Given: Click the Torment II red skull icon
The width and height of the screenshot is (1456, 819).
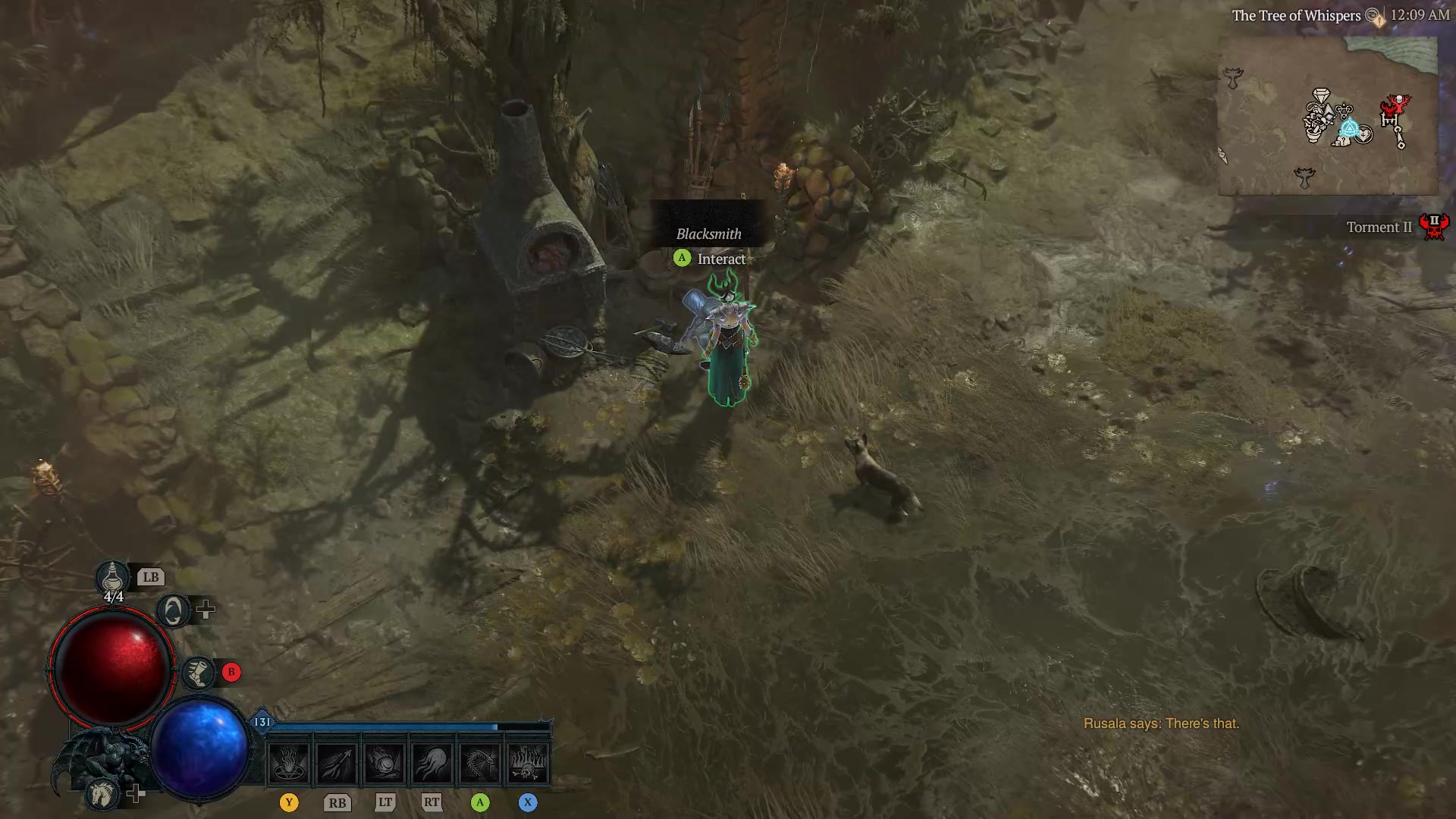Looking at the screenshot, I should 1435,226.
